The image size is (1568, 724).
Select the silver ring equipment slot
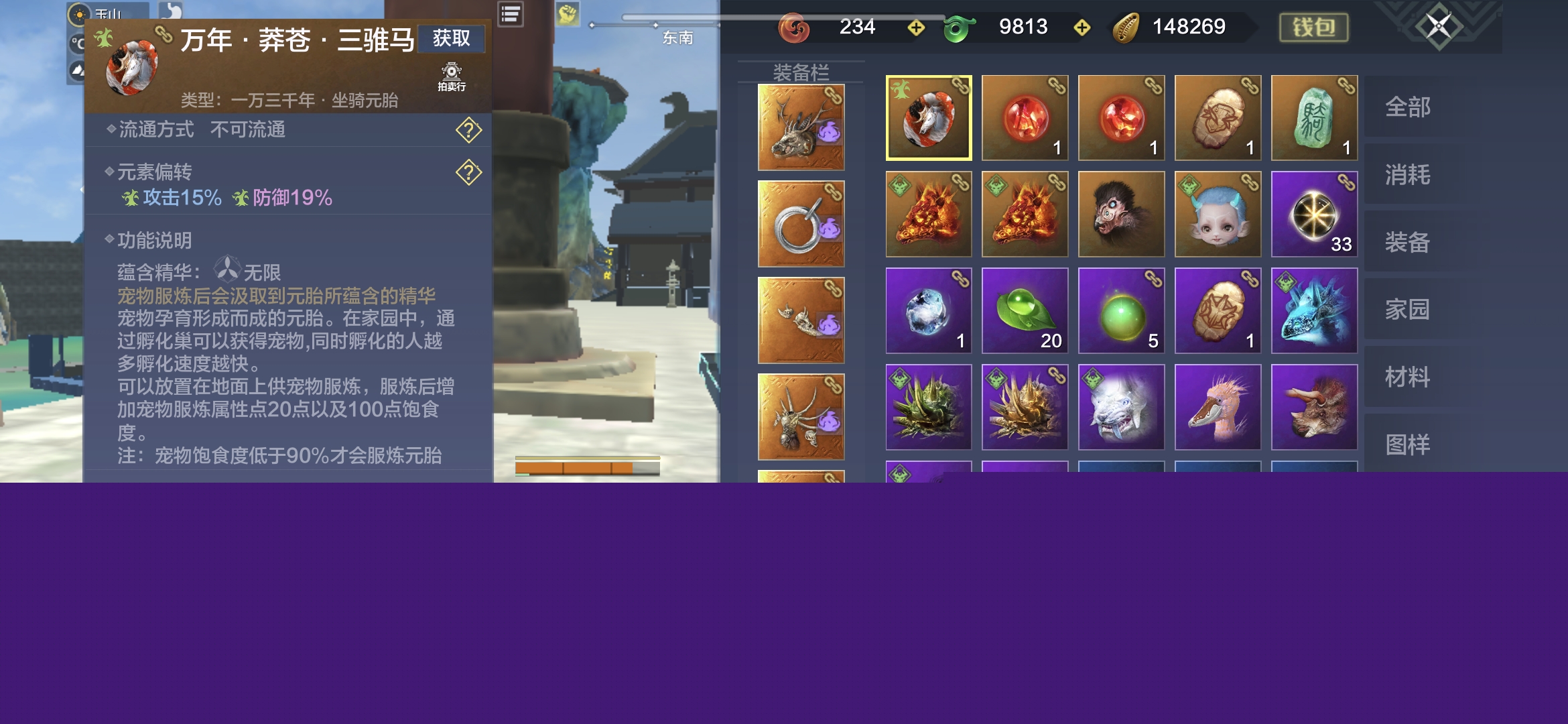click(801, 224)
